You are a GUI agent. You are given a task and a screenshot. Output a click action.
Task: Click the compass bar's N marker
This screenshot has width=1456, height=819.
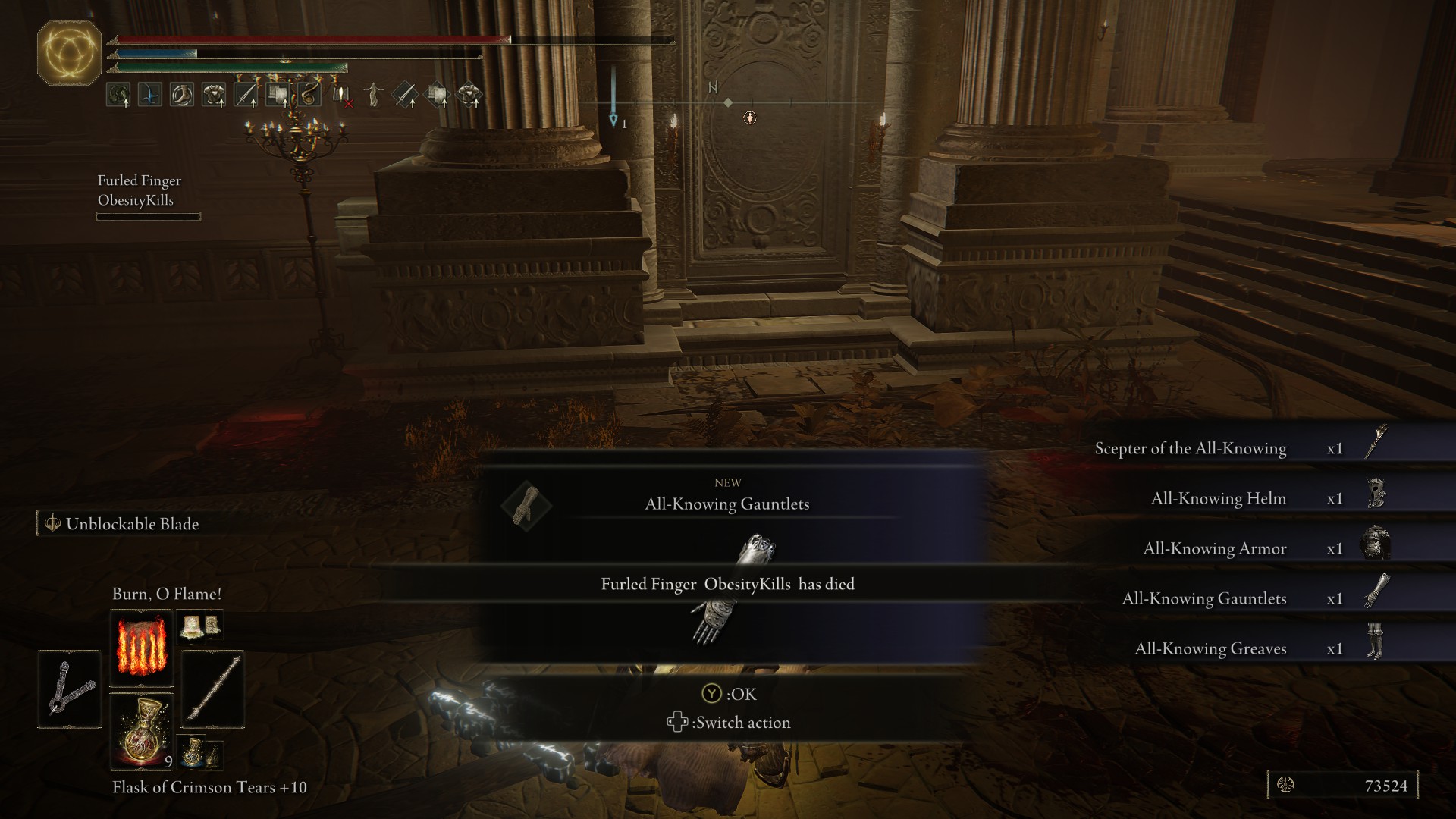click(713, 88)
